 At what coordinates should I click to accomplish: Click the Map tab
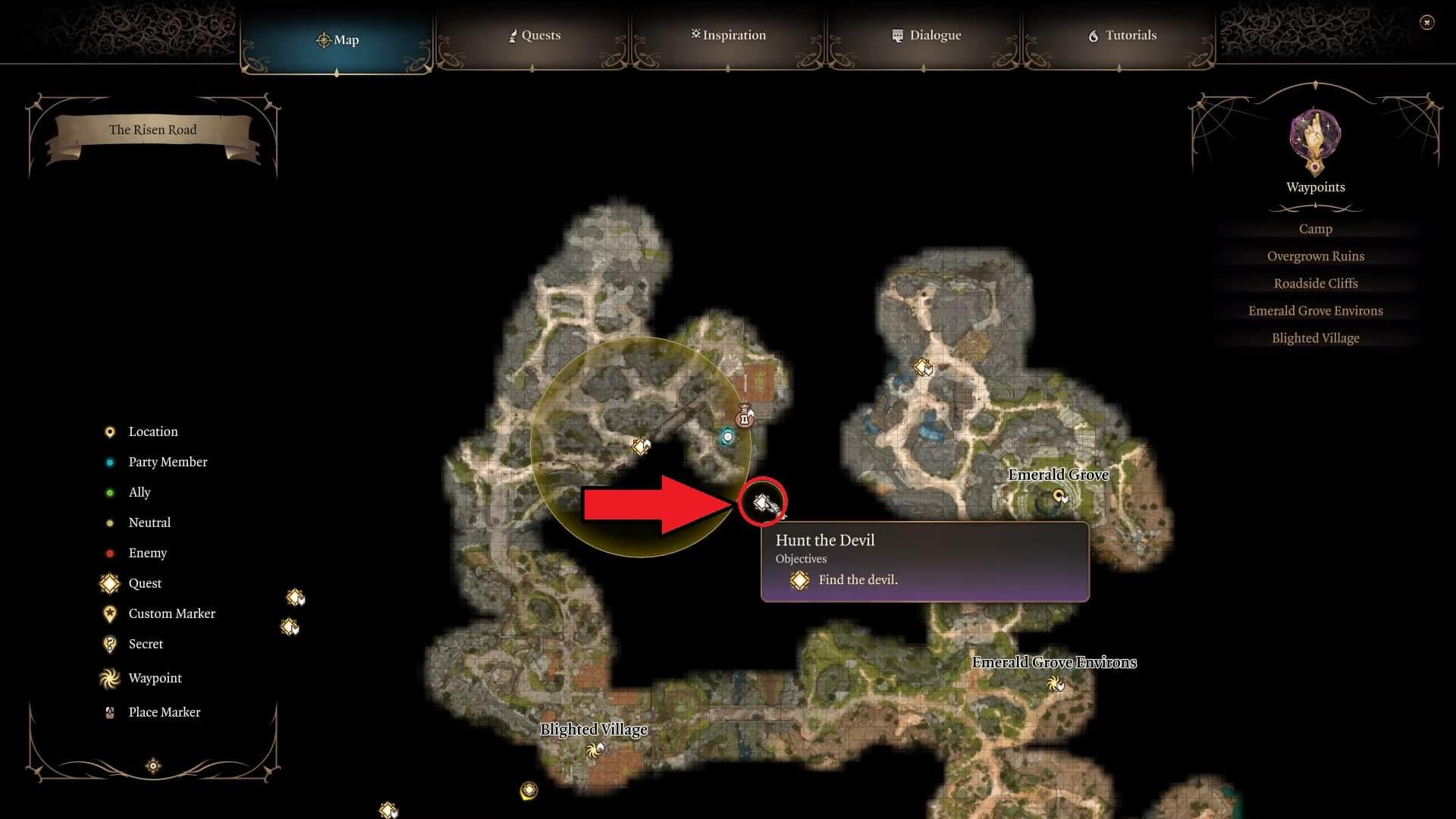click(337, 40)
